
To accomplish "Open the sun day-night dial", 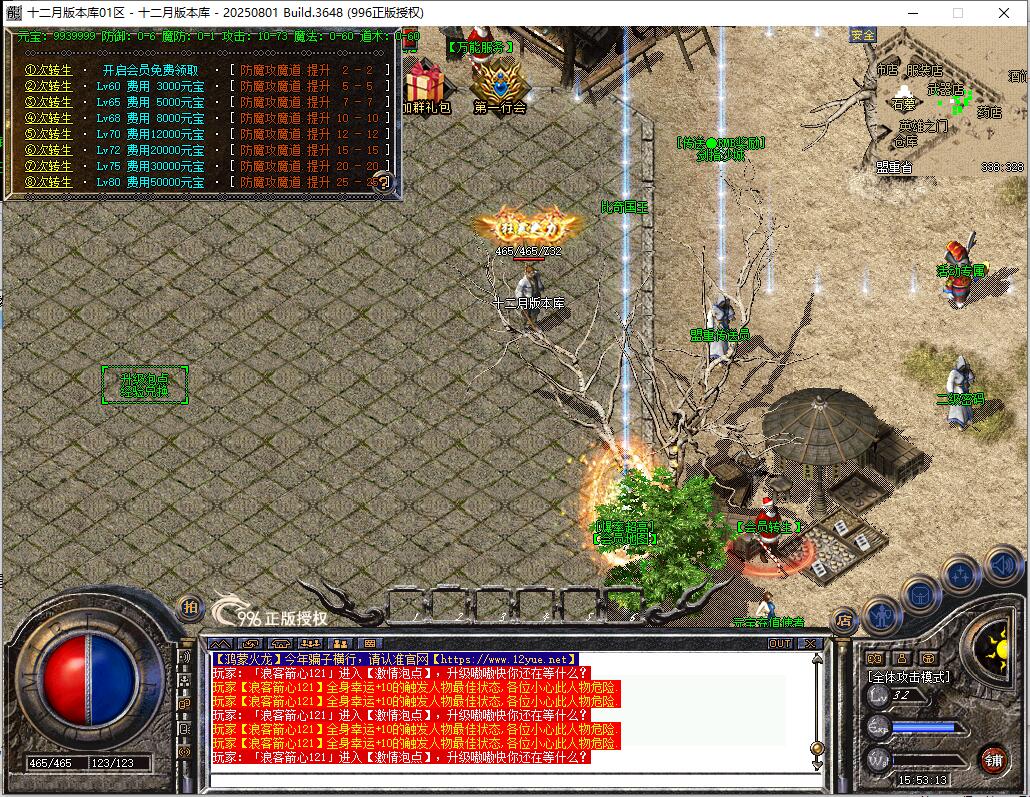I will 996,651.
